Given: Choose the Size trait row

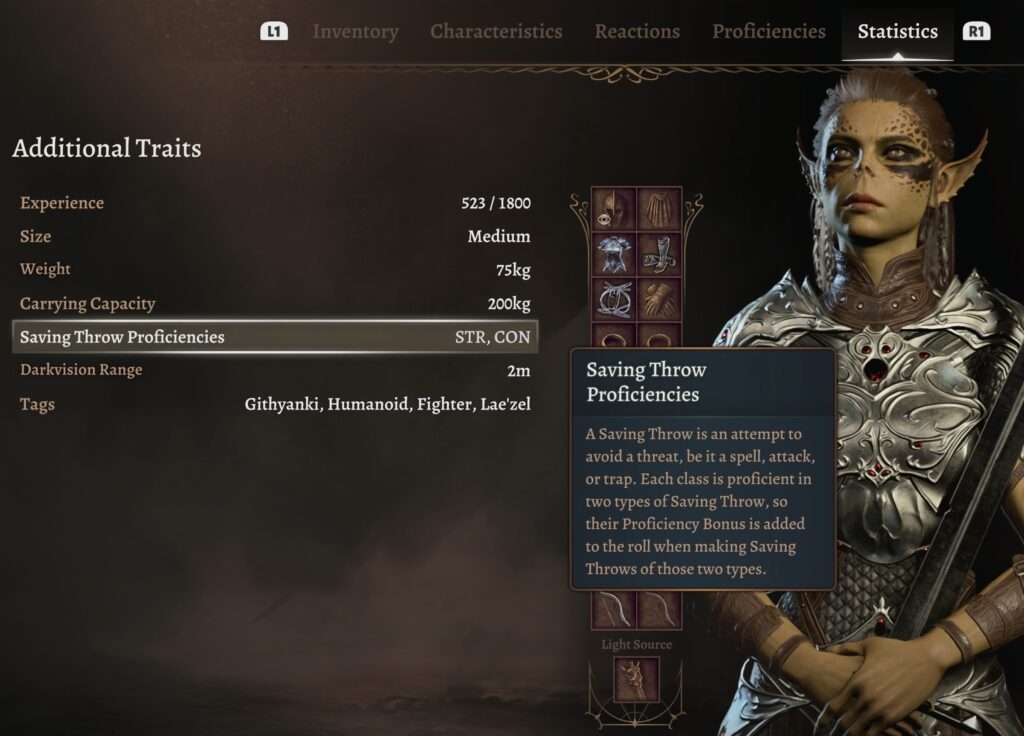Looking at the screenshot, I should point(275,237).
